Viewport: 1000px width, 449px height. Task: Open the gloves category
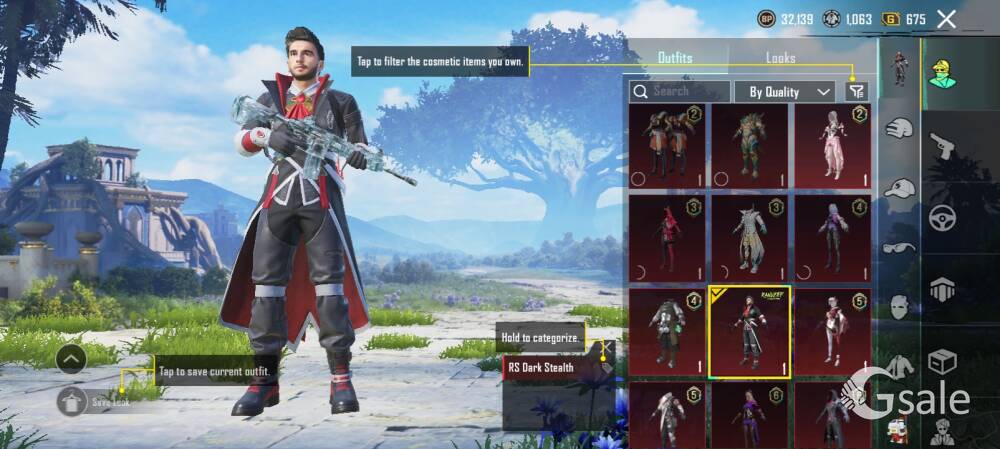click(900, 128)
